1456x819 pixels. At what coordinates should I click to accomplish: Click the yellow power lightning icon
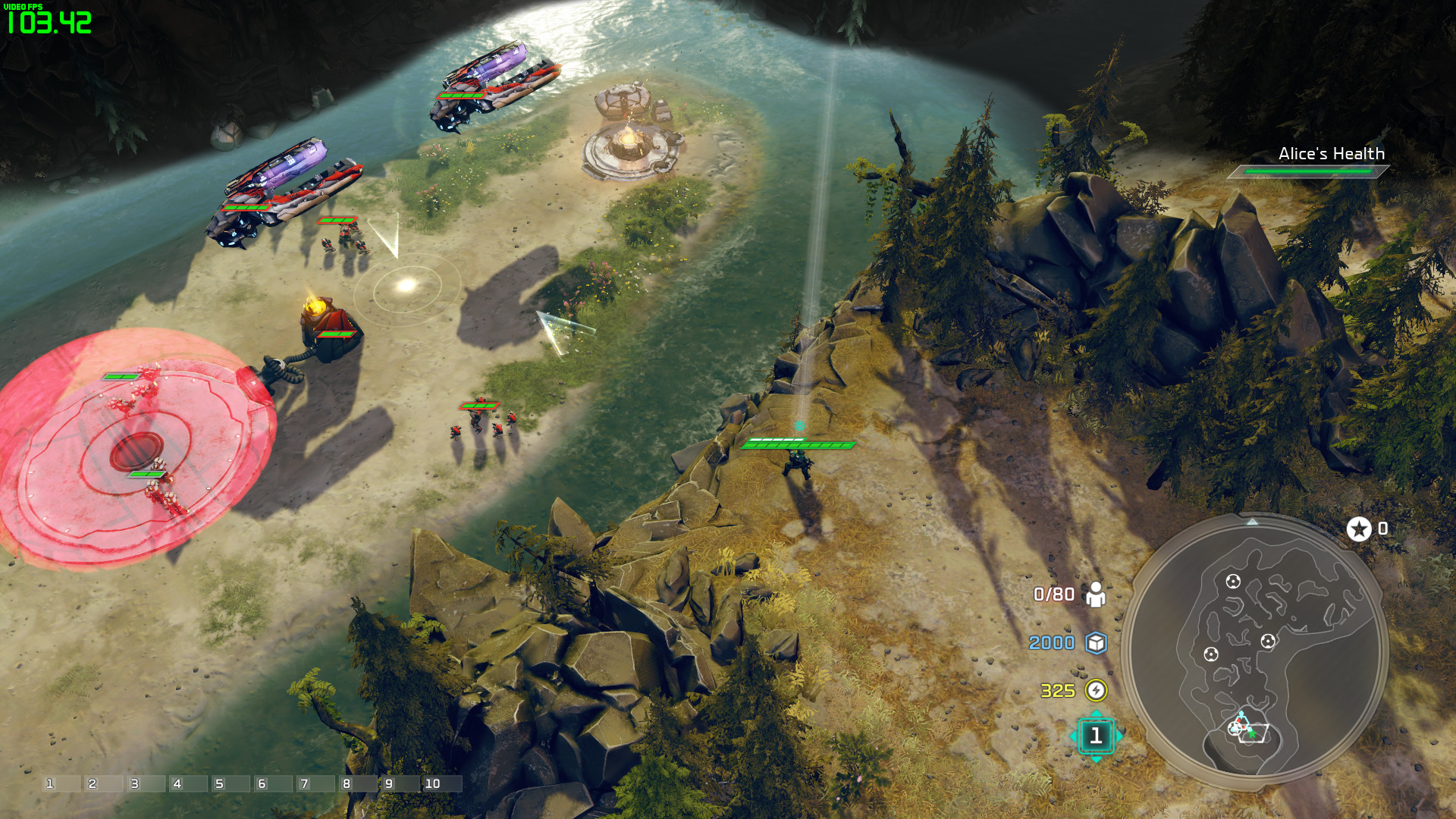tap(1096, 690)
